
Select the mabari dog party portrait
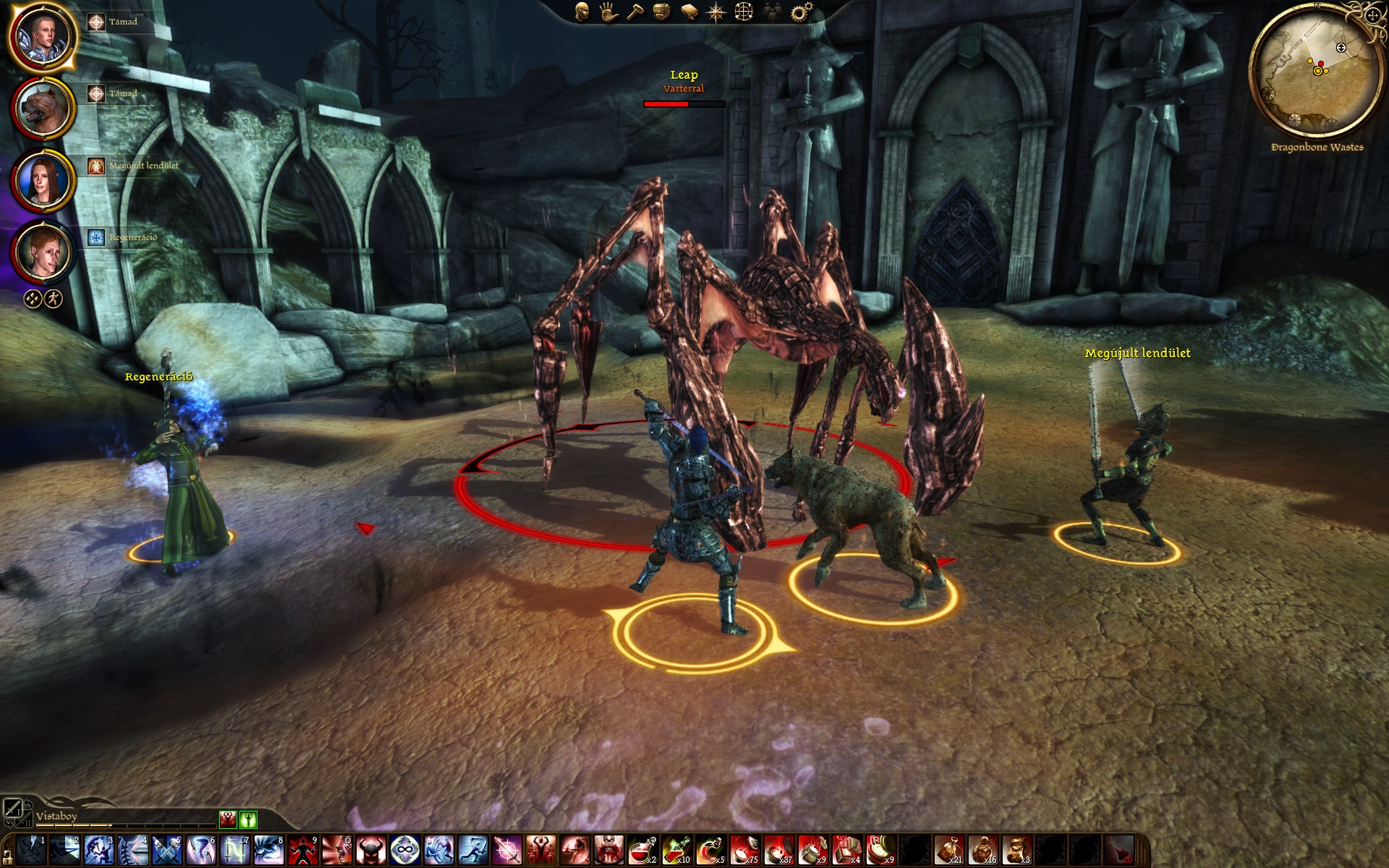coord(43,107)
